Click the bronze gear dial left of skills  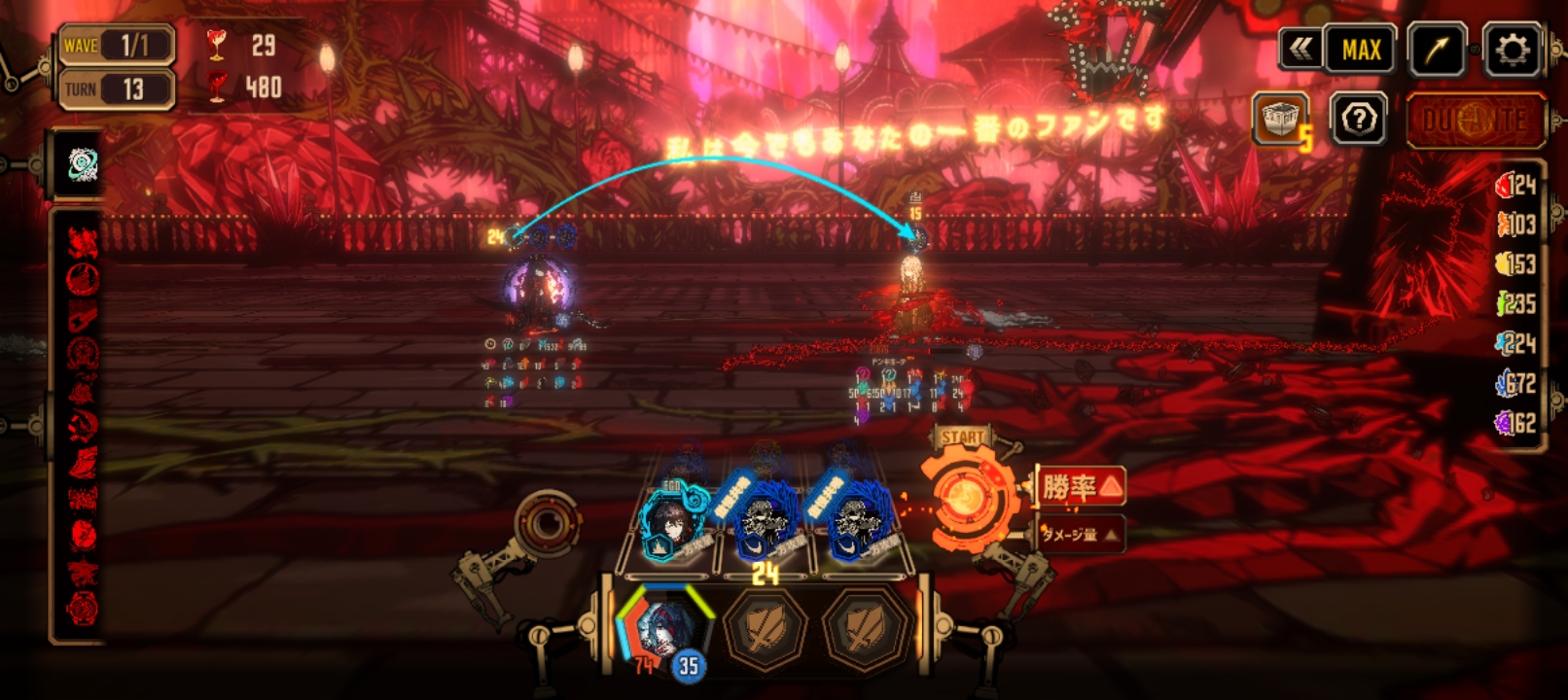[x=548, y=524]
